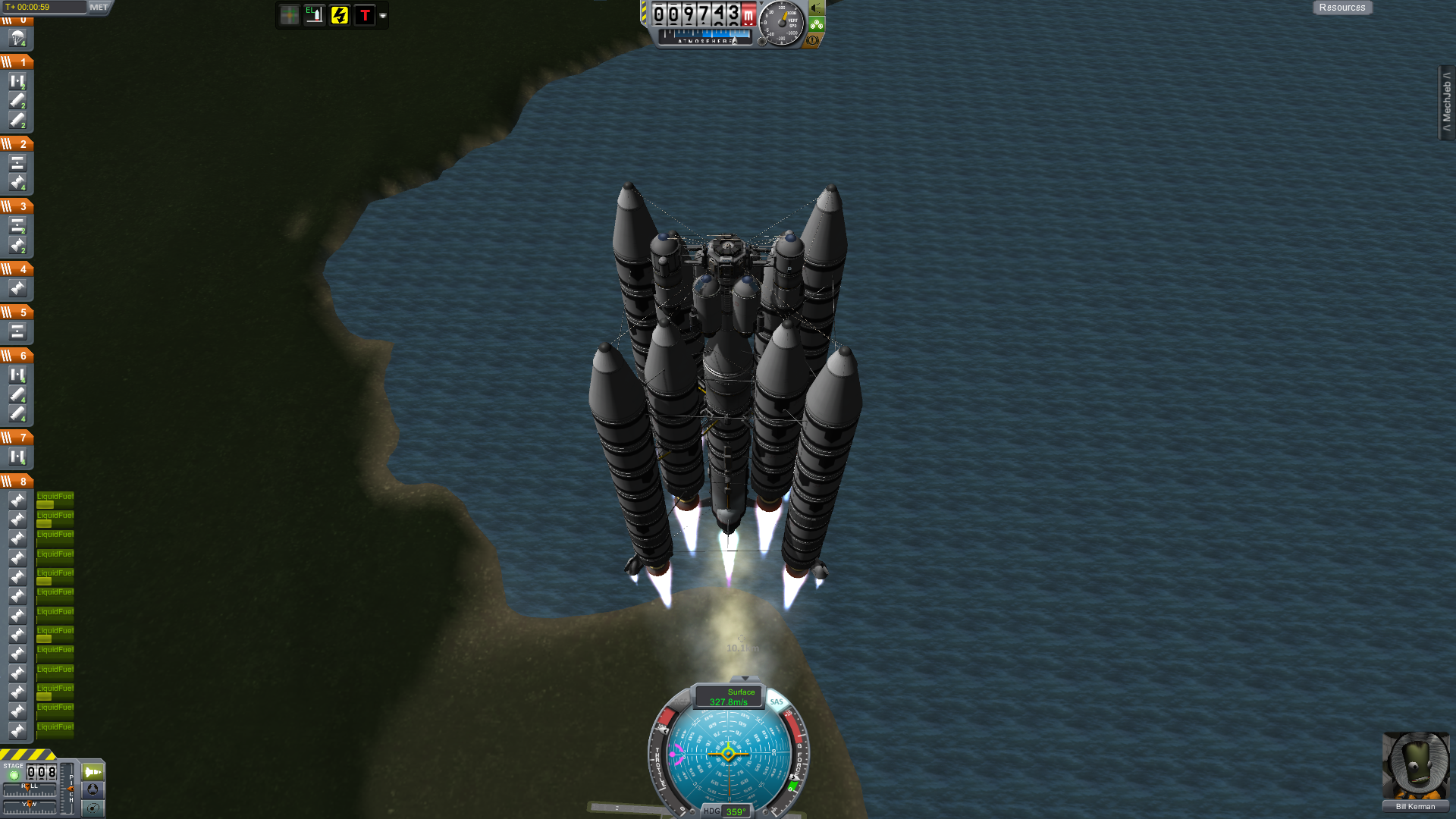This screenshot has height=819, width=1456.
Task: Open the Resources panel
Action: 1341,8
